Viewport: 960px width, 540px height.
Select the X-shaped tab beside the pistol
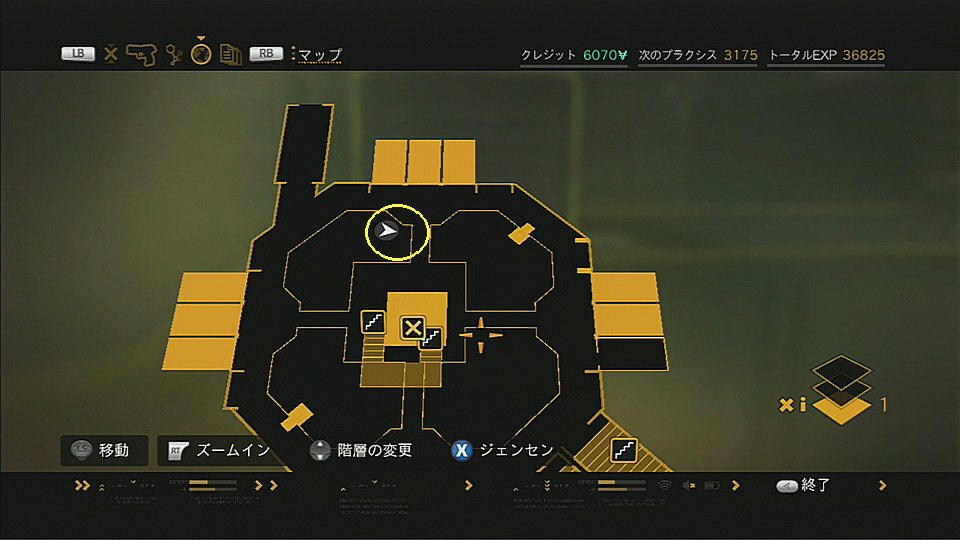[x=110, y=54]
